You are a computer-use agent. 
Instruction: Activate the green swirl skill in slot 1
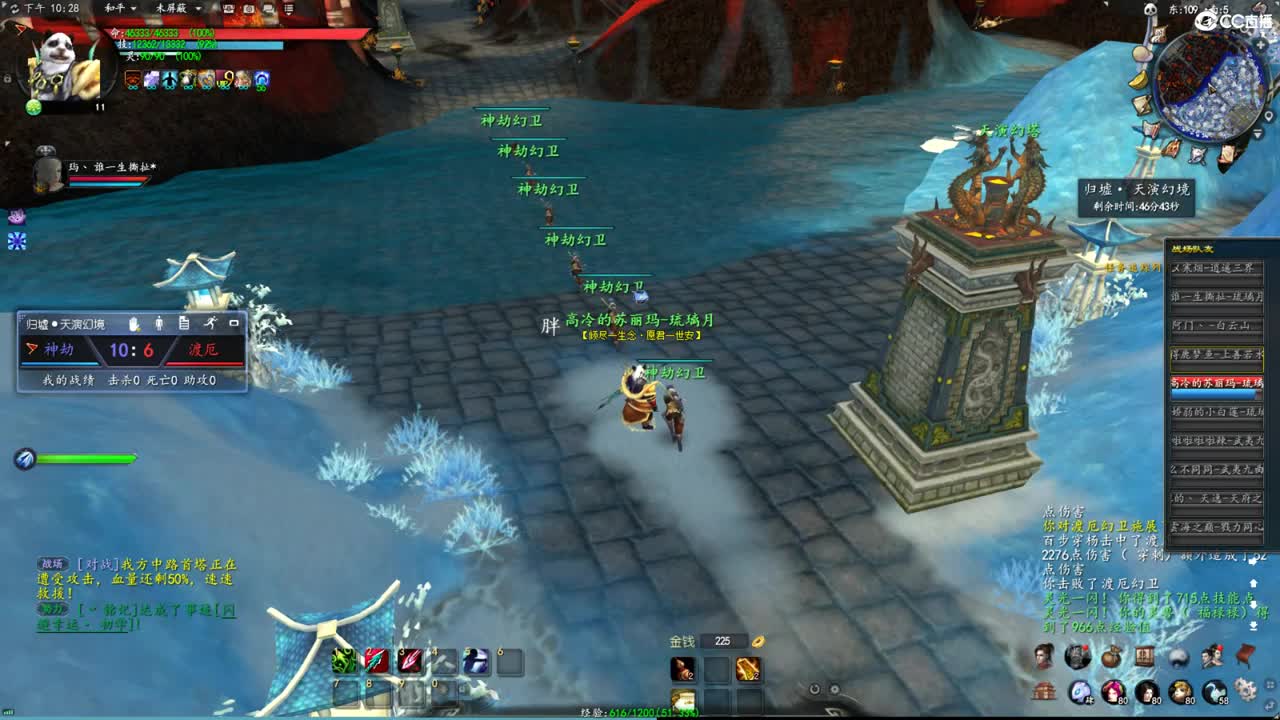345,661
